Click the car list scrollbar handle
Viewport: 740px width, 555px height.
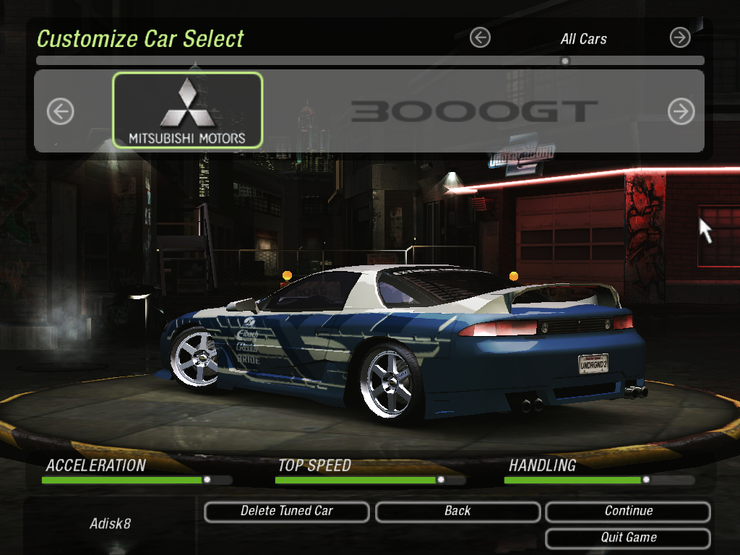point(565,61)
